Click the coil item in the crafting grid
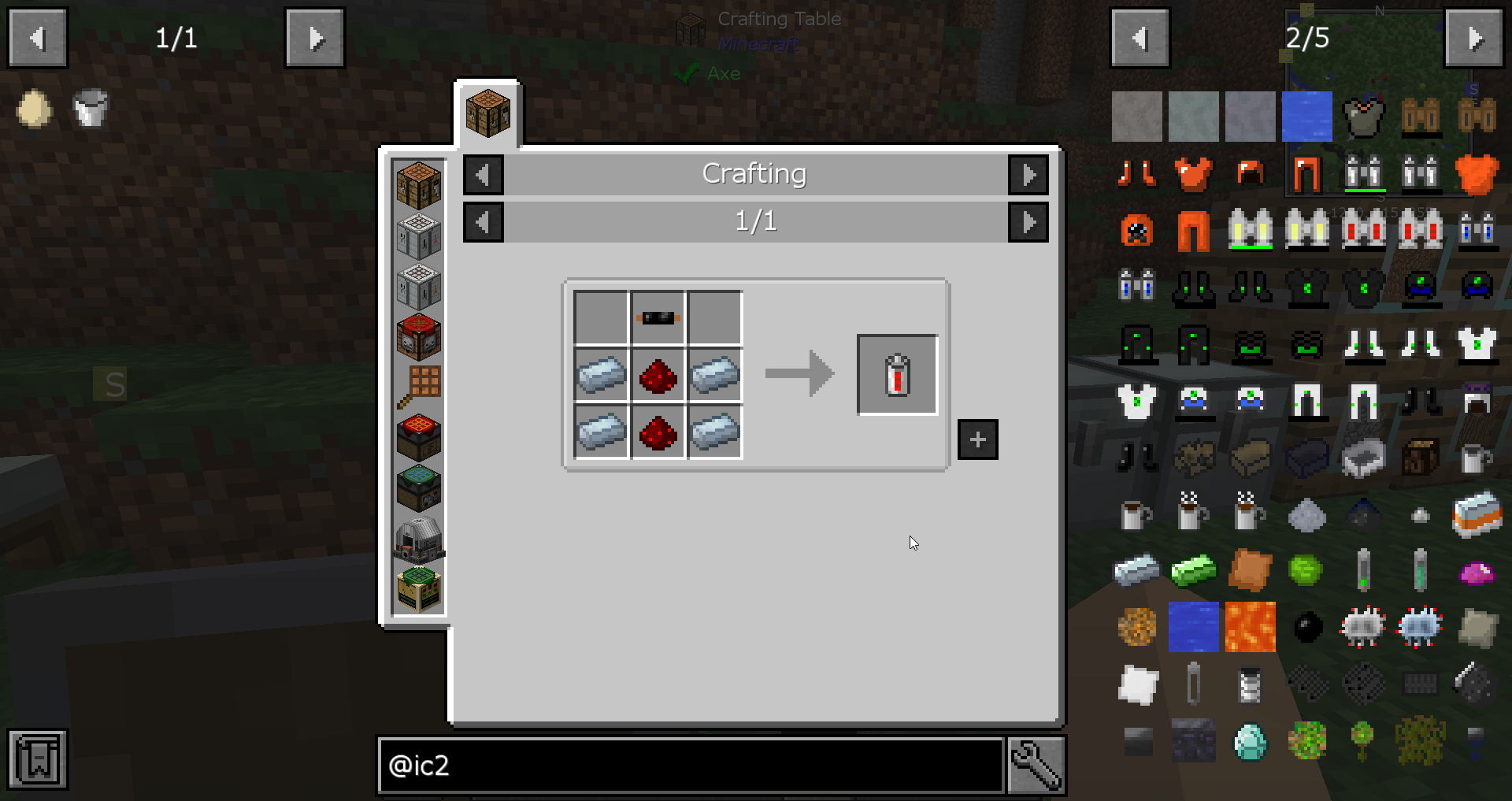 click(658, 318)
